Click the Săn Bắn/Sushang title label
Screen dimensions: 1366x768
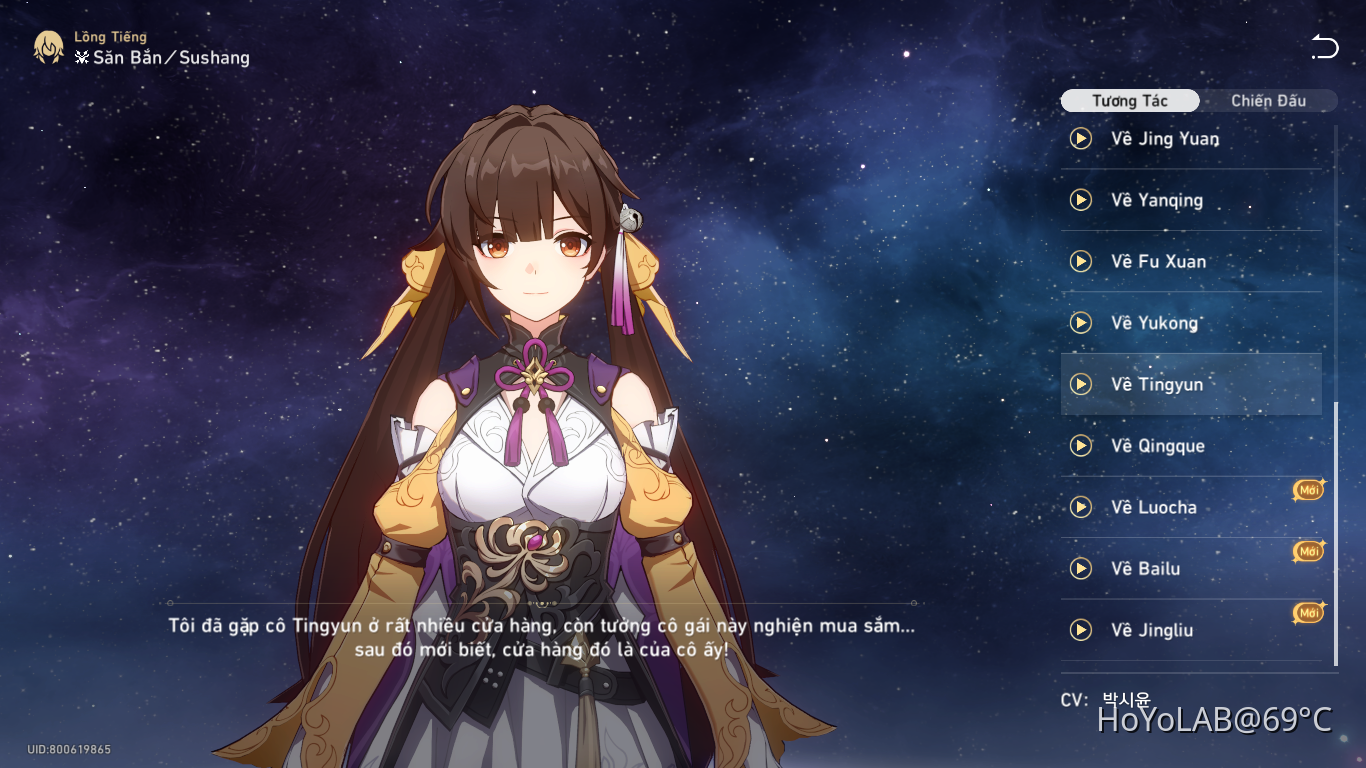tap(160, 57)
